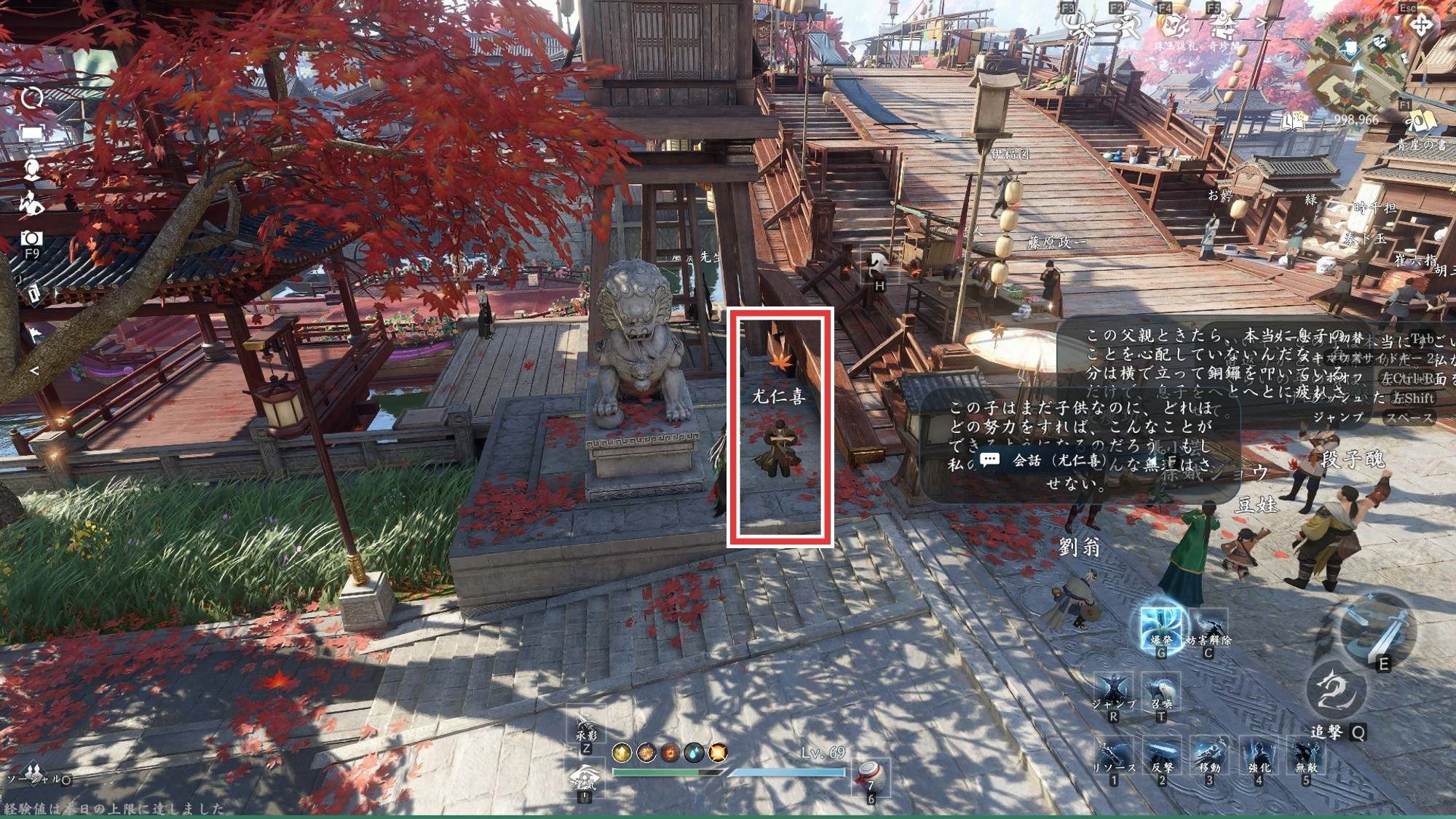The width and height of the screenshot is (1456, 819).
Task: Use the 移動 movement skill
Action: coord(1210,756)
